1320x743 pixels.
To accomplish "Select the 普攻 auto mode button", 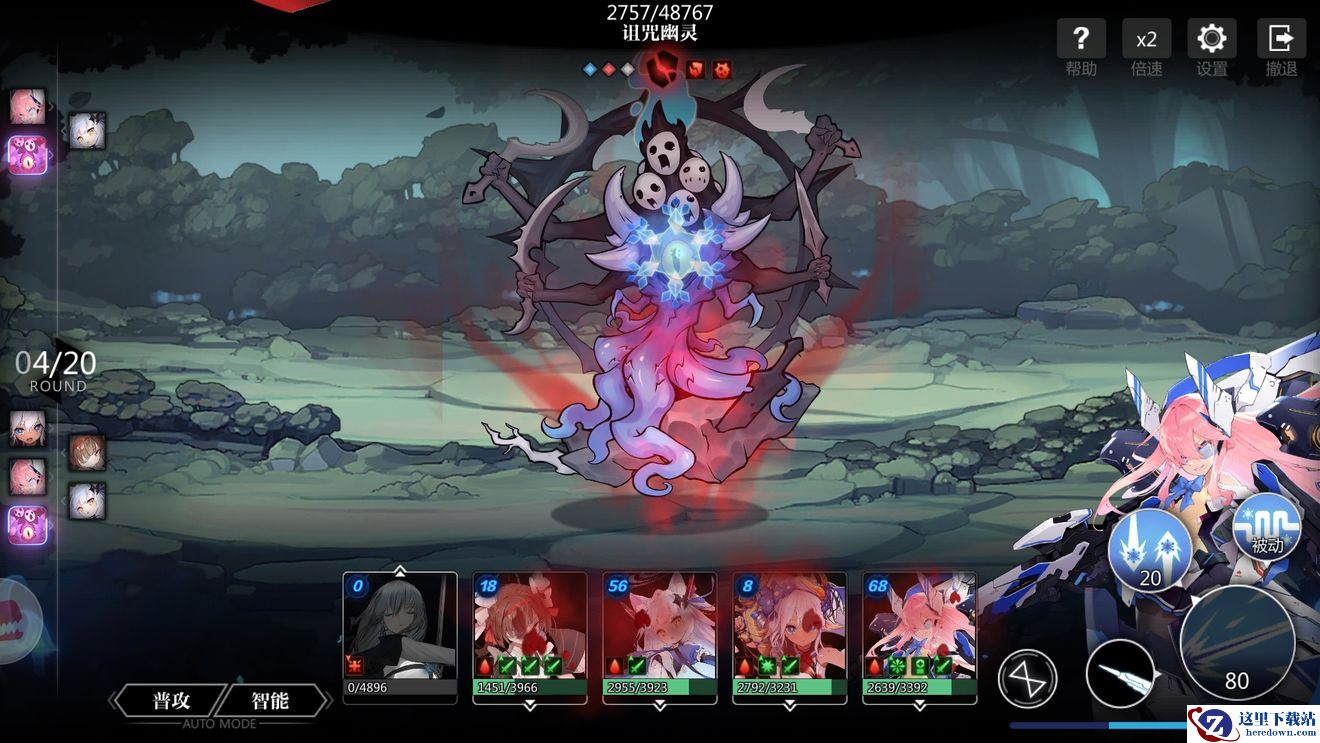I will click(x=172, y=700).
